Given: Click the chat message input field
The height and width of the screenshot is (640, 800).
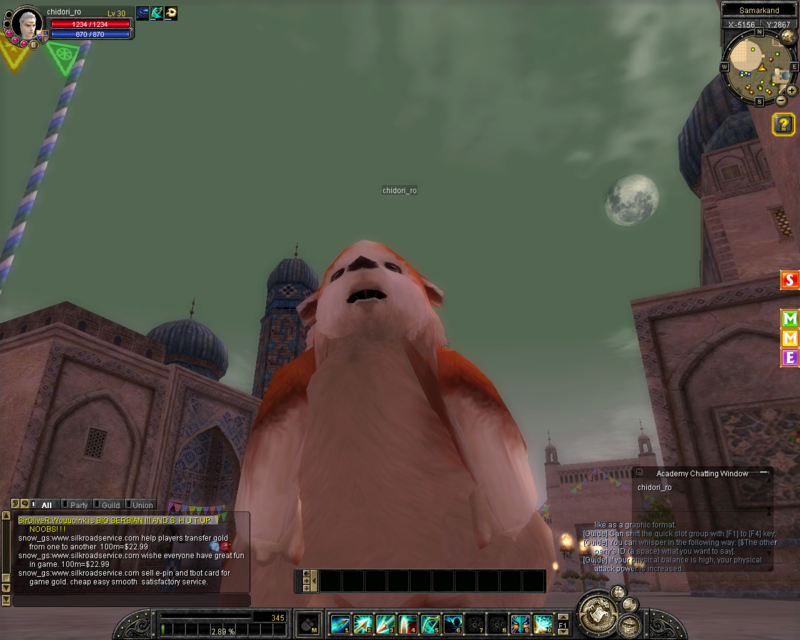Looking at the screenshot, I should (x=130, y=600).
